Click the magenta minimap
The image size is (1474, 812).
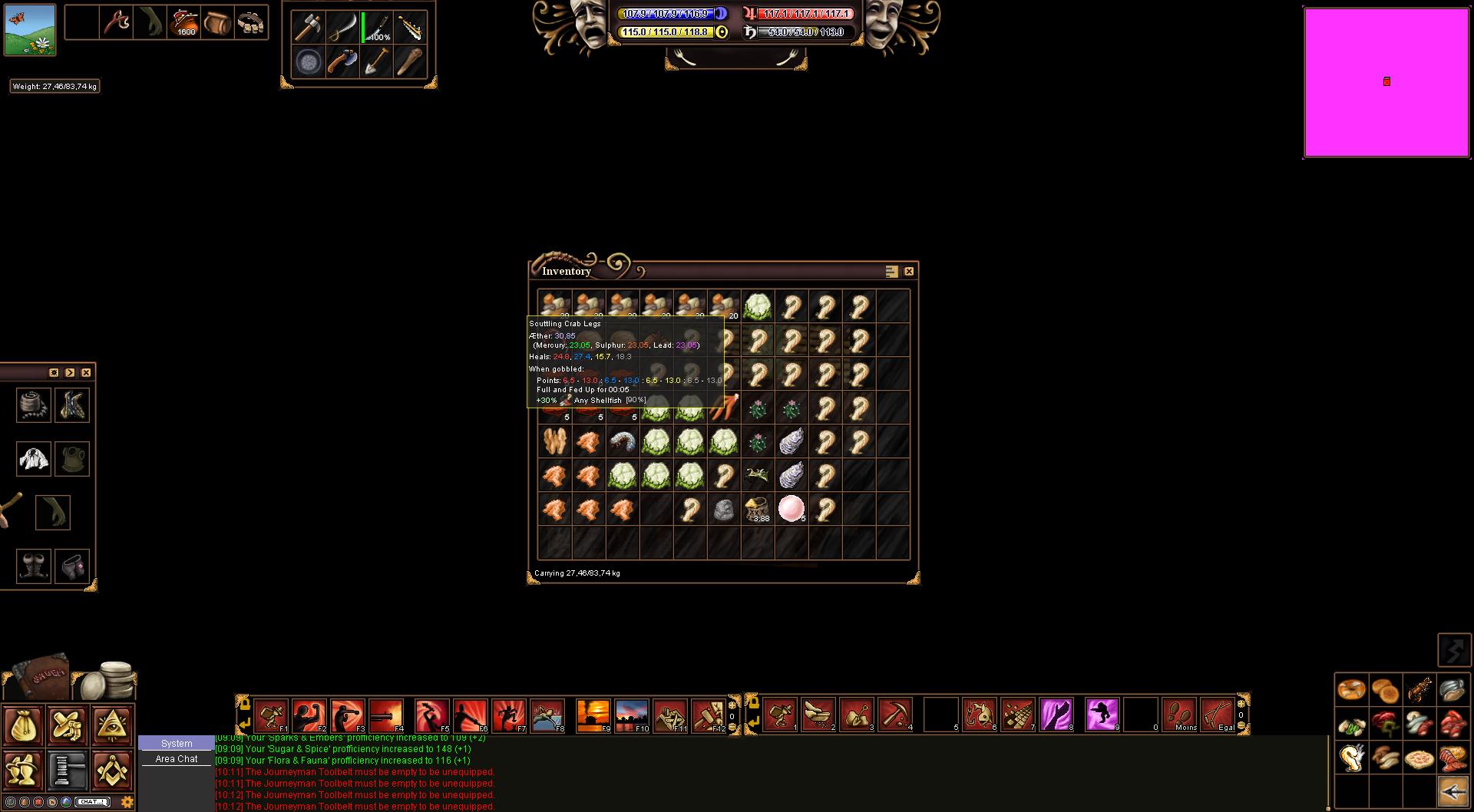coord(1386,82)
